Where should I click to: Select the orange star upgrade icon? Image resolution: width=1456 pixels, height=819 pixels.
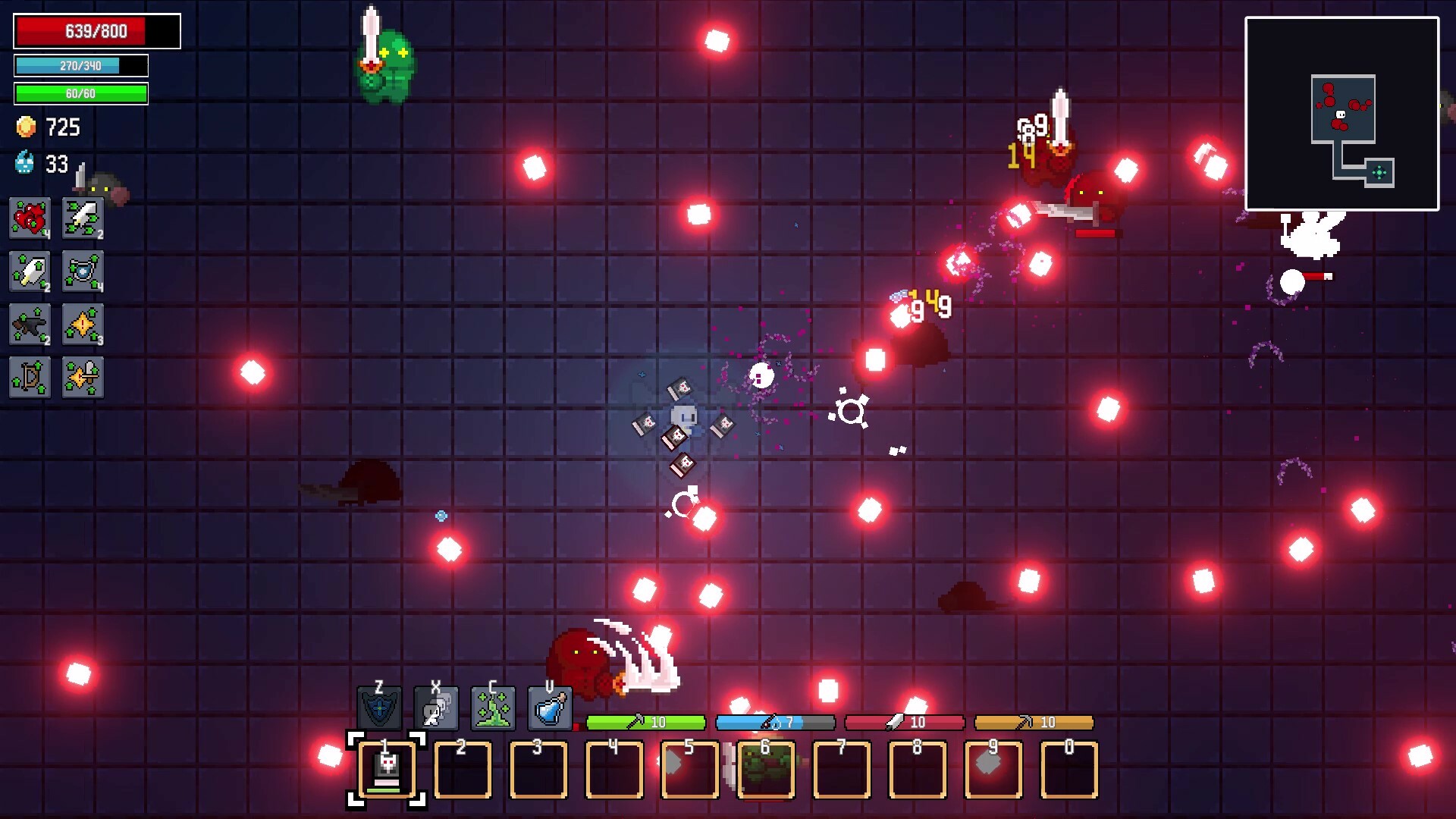(83, 325)
